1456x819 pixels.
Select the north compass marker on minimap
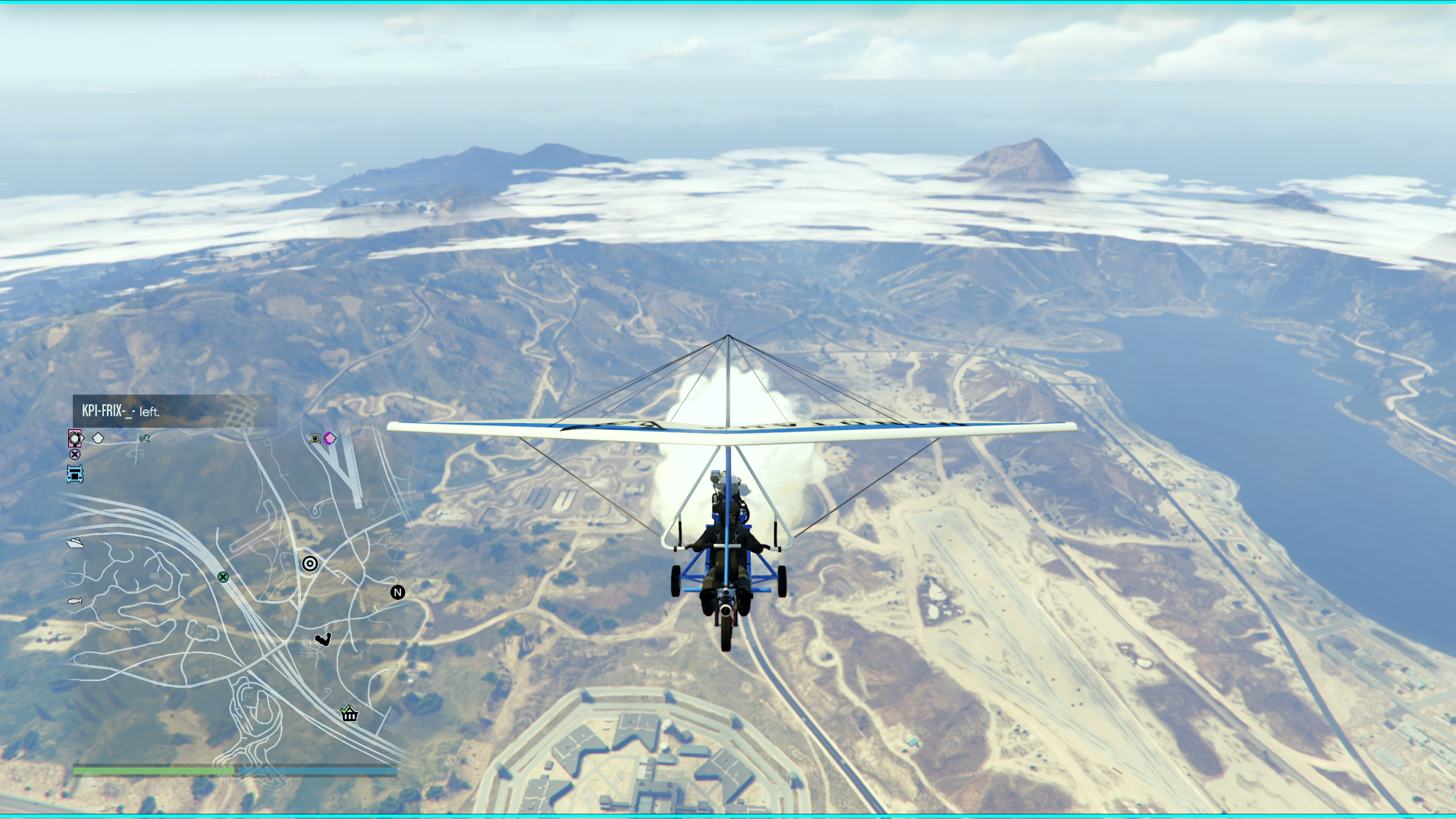pyautogui.click(x=397, y=592)
